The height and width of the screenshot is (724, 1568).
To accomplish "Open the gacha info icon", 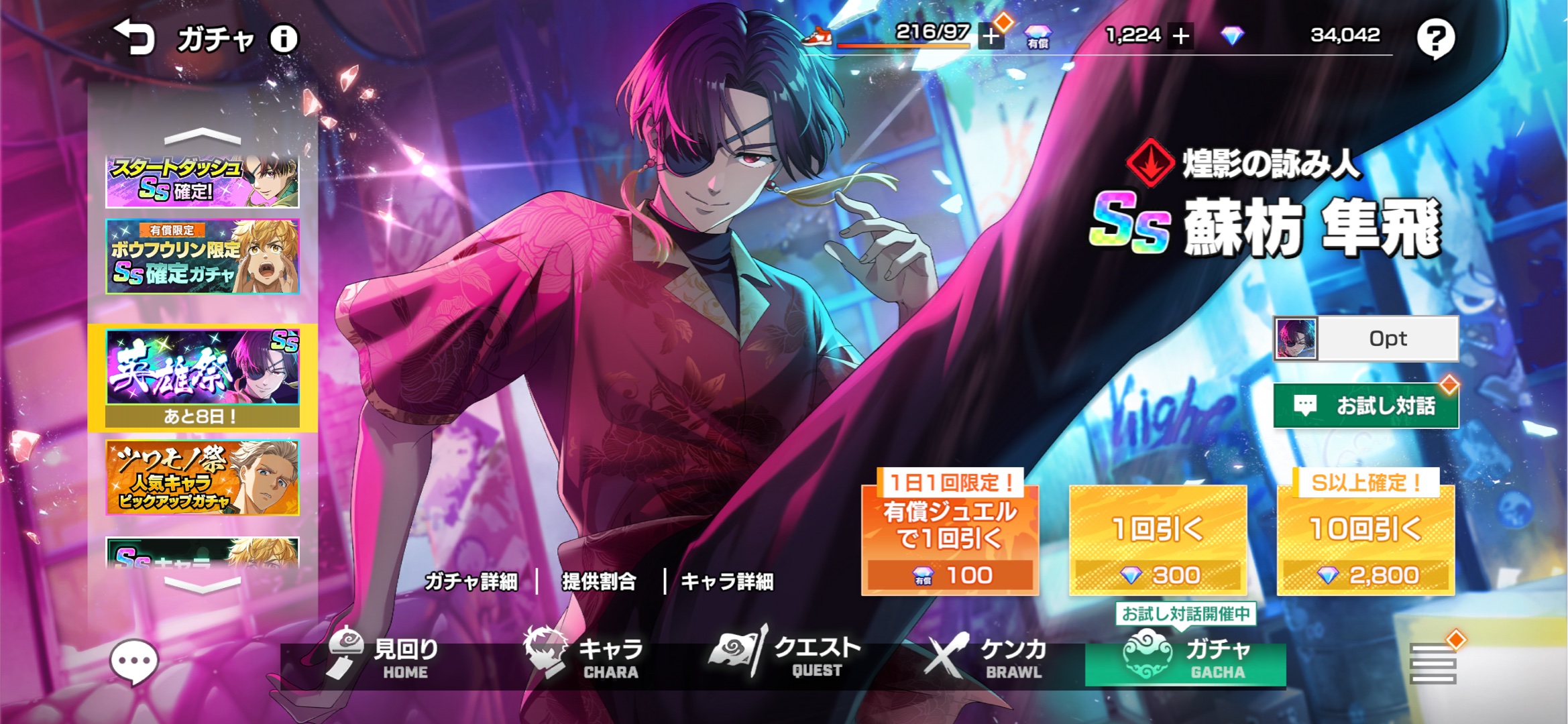I will point(284,39).
